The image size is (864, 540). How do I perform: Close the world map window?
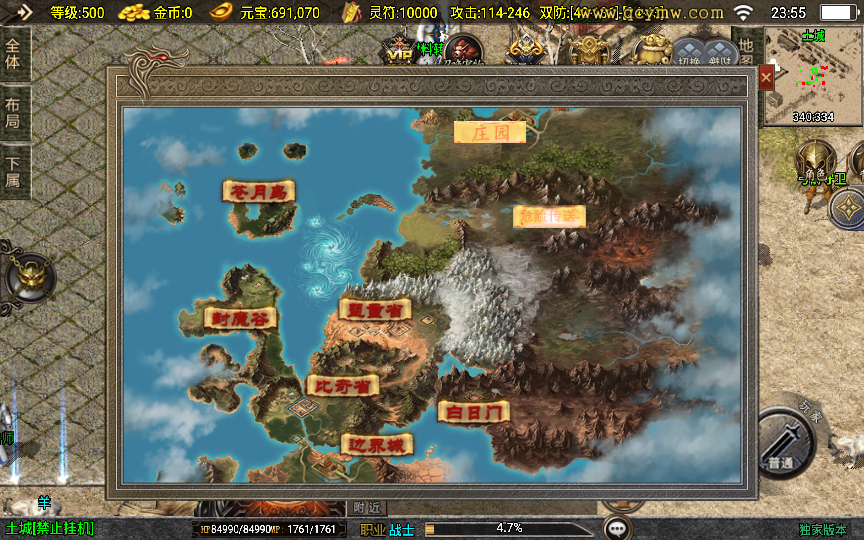coord(767,77)
